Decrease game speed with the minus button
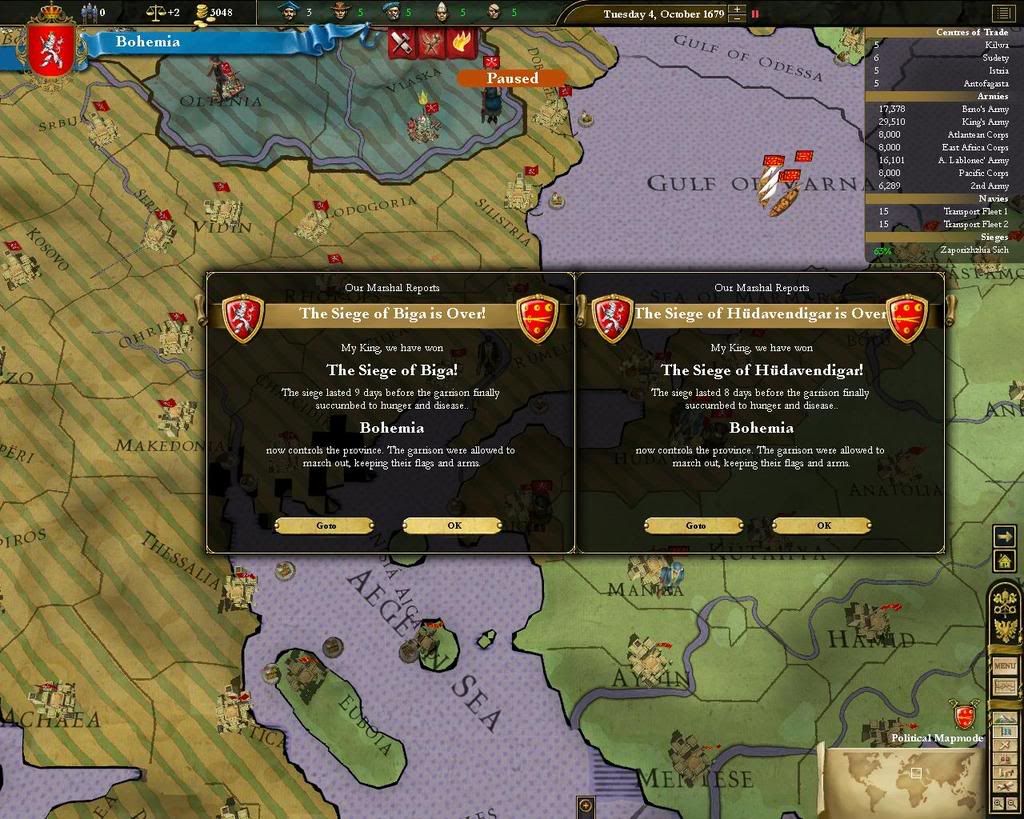The image size is (1024, 819). (x=737, y=19)
